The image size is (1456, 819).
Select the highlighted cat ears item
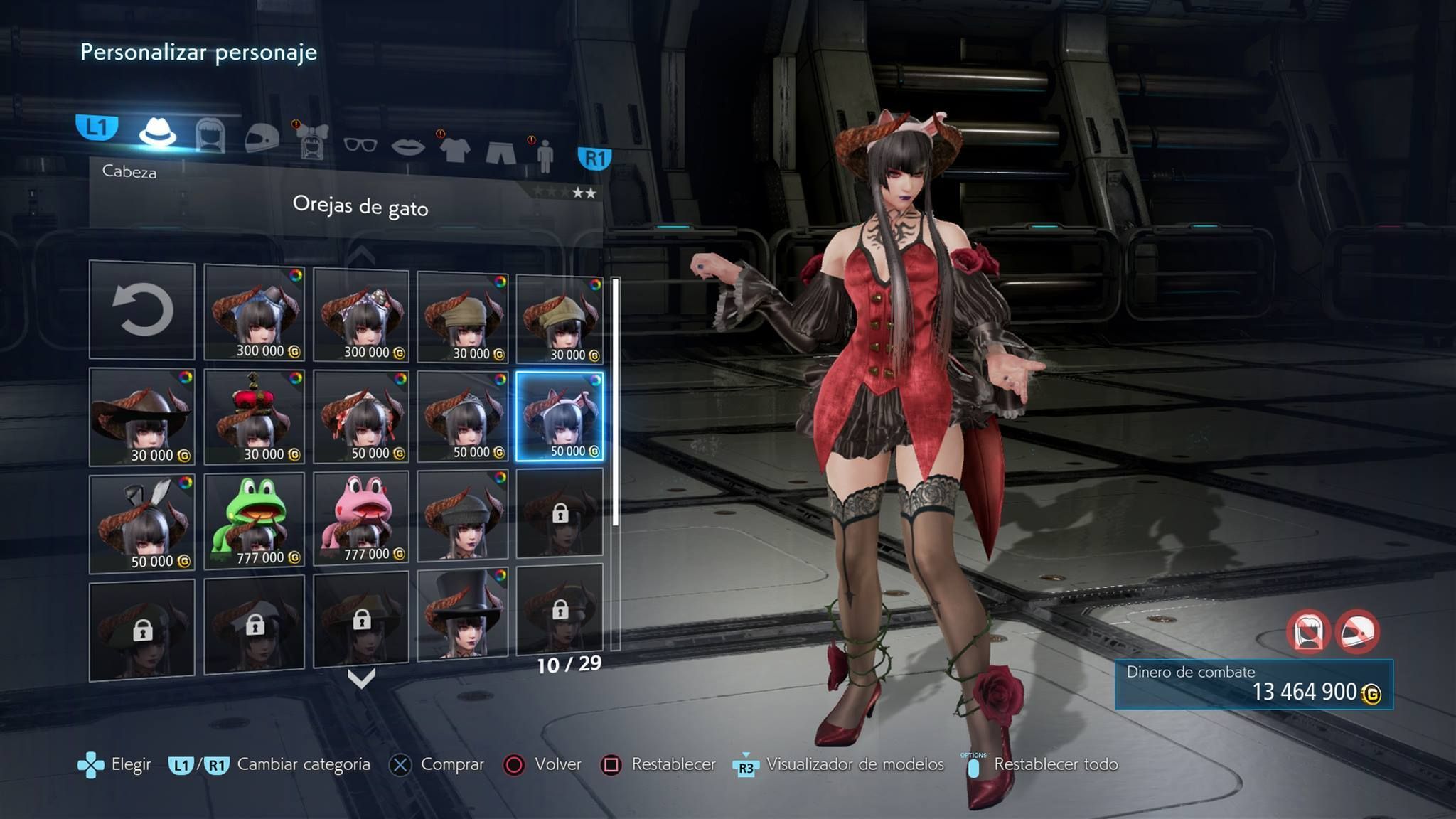click(x=560, y=417)
